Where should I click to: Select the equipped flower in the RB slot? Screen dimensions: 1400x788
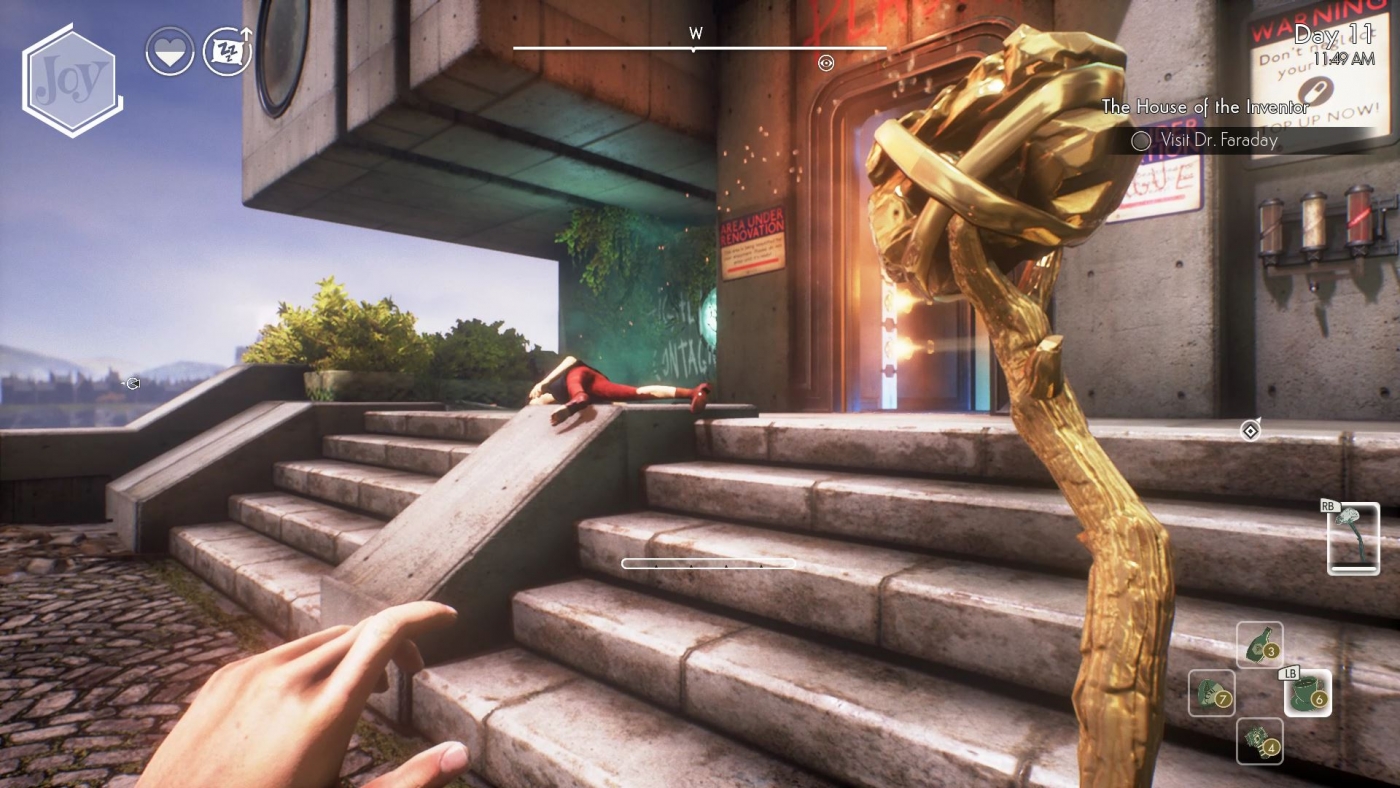(1352, 540)
